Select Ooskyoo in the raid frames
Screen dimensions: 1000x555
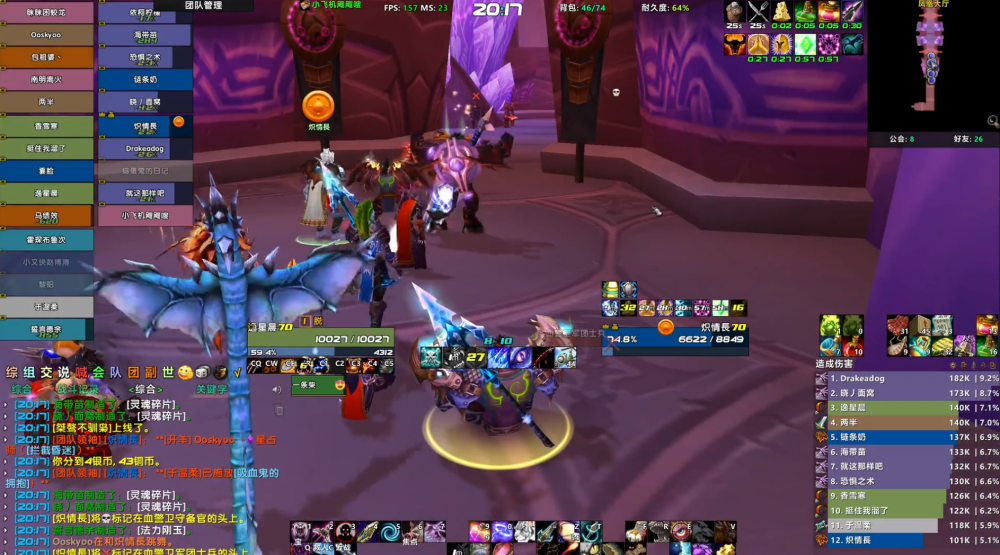(x=46, y=34)
